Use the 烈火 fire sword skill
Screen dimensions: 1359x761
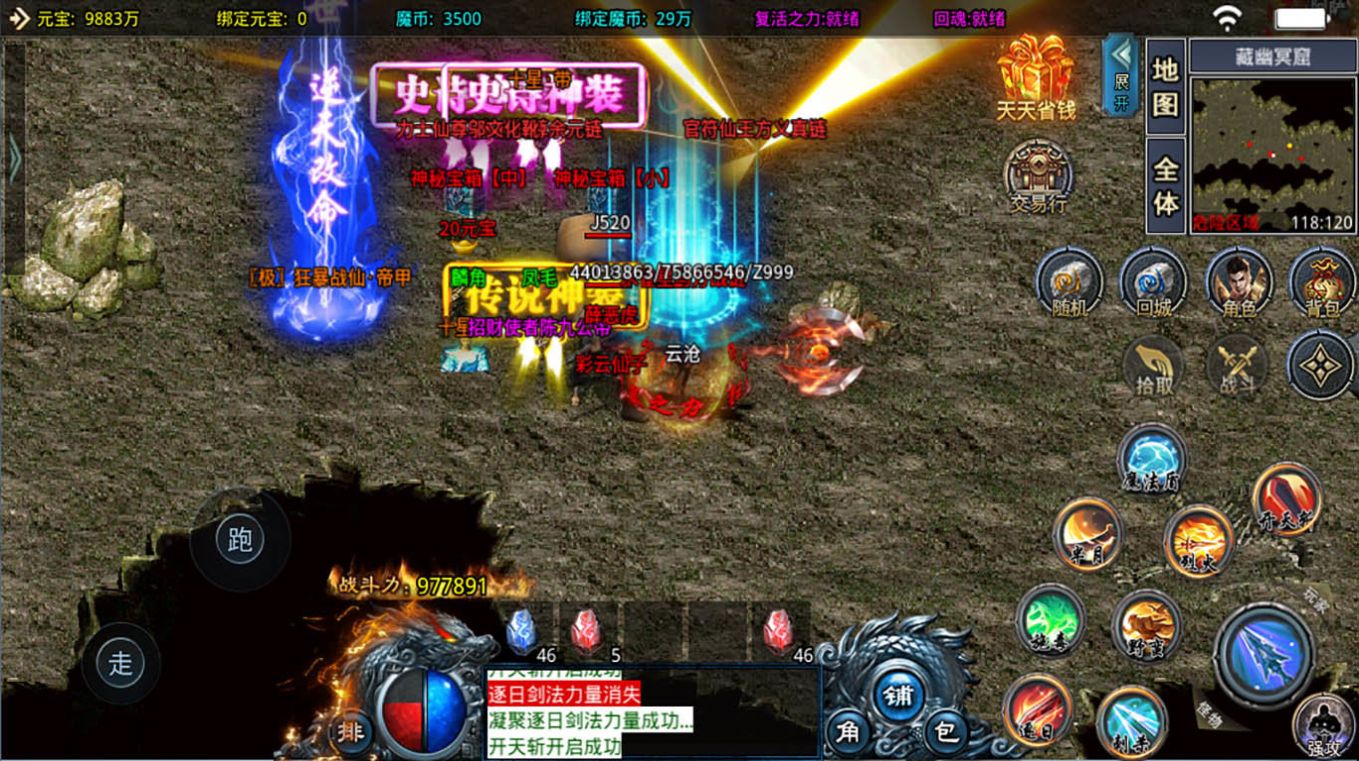(x=1198, y=541)
